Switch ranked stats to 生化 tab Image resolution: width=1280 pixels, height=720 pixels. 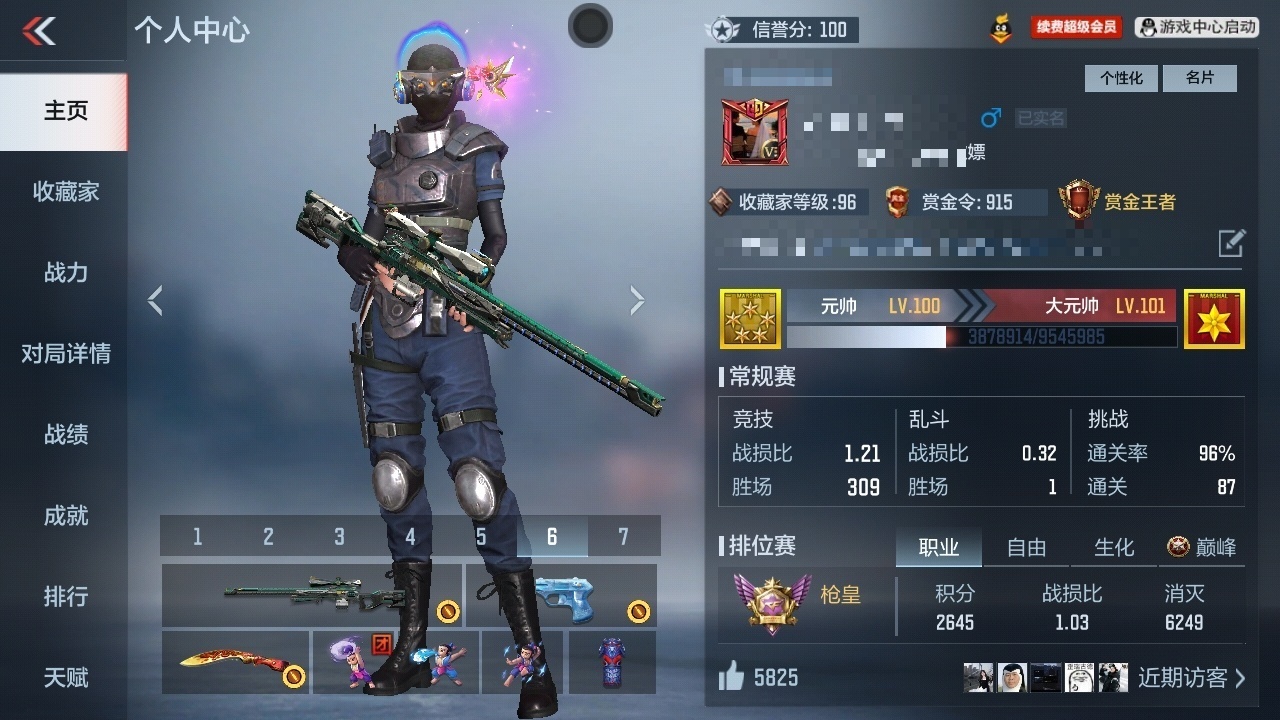coord(1113,547)
